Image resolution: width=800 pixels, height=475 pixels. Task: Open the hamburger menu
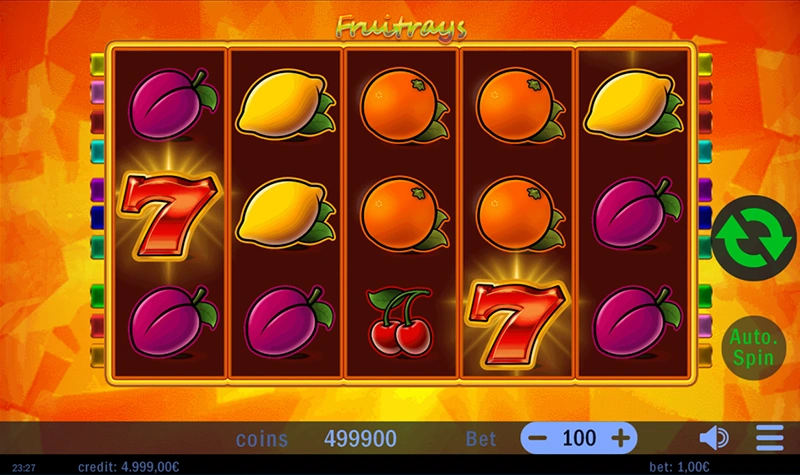tap(770, 438)
